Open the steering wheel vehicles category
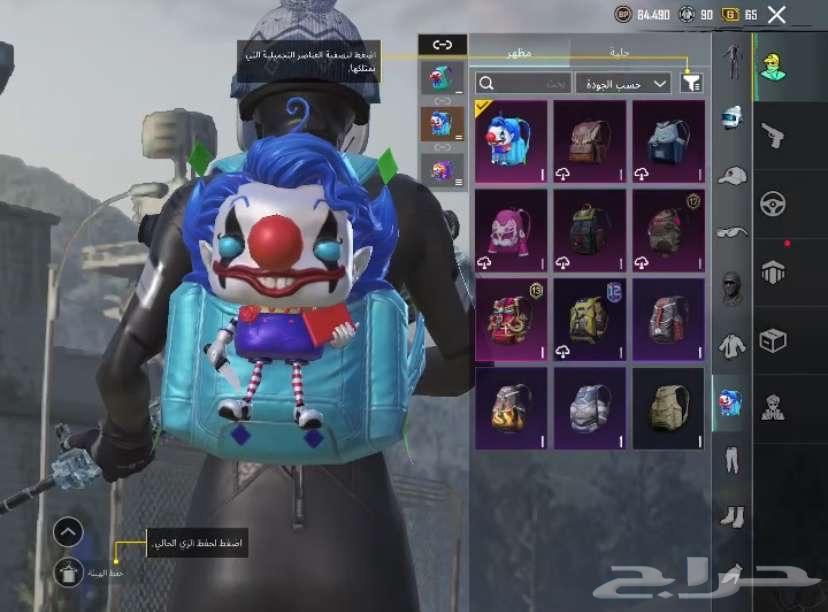This screenshot has width=828, height=612. coord(772,203)
